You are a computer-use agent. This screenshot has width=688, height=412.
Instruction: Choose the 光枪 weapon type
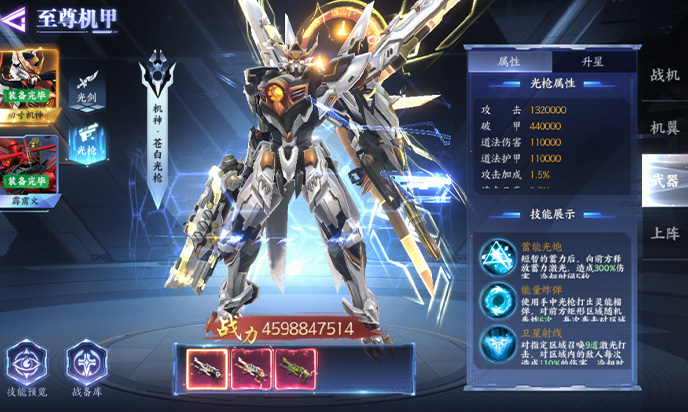[x=88, y=141]
